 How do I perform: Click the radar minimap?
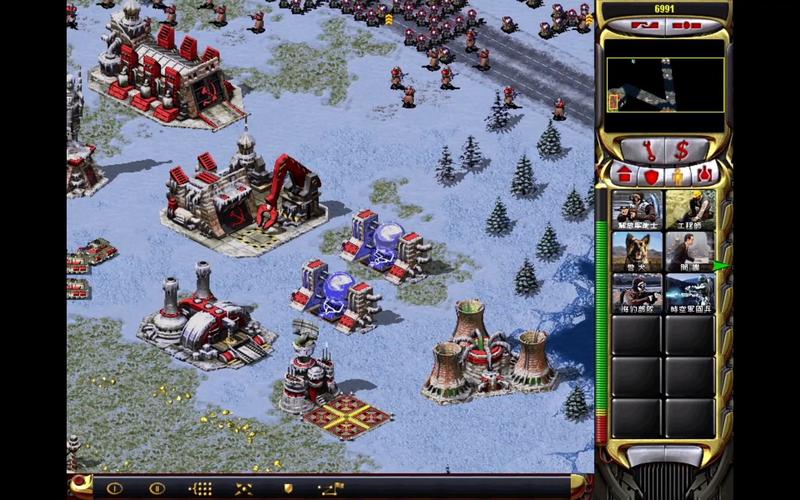pos(665,84)
